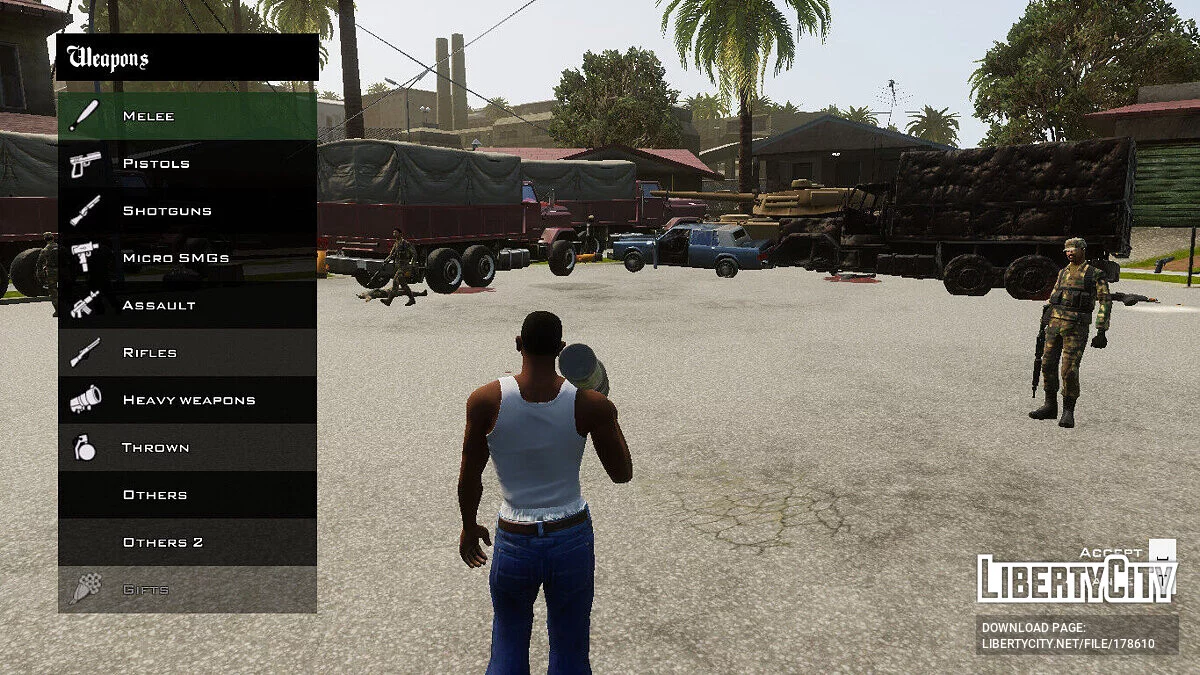Image resolution: width=1200 pixels, height=675 pixels.
Task: Select the Micro SMGs entry
Action: pos(187,258)
